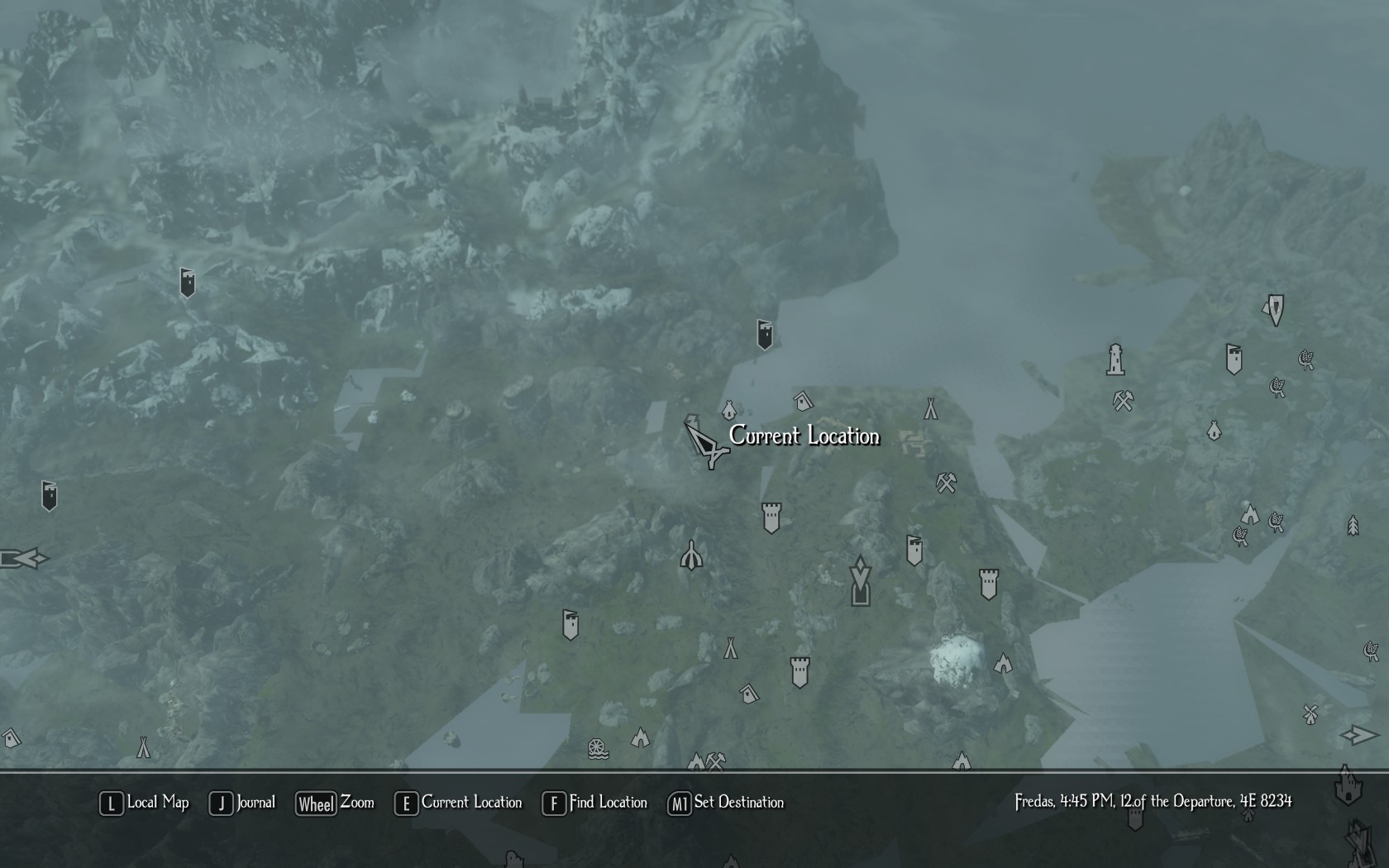Open the Journal from the map bar
1389x868 pixels.
click(242, 803)
